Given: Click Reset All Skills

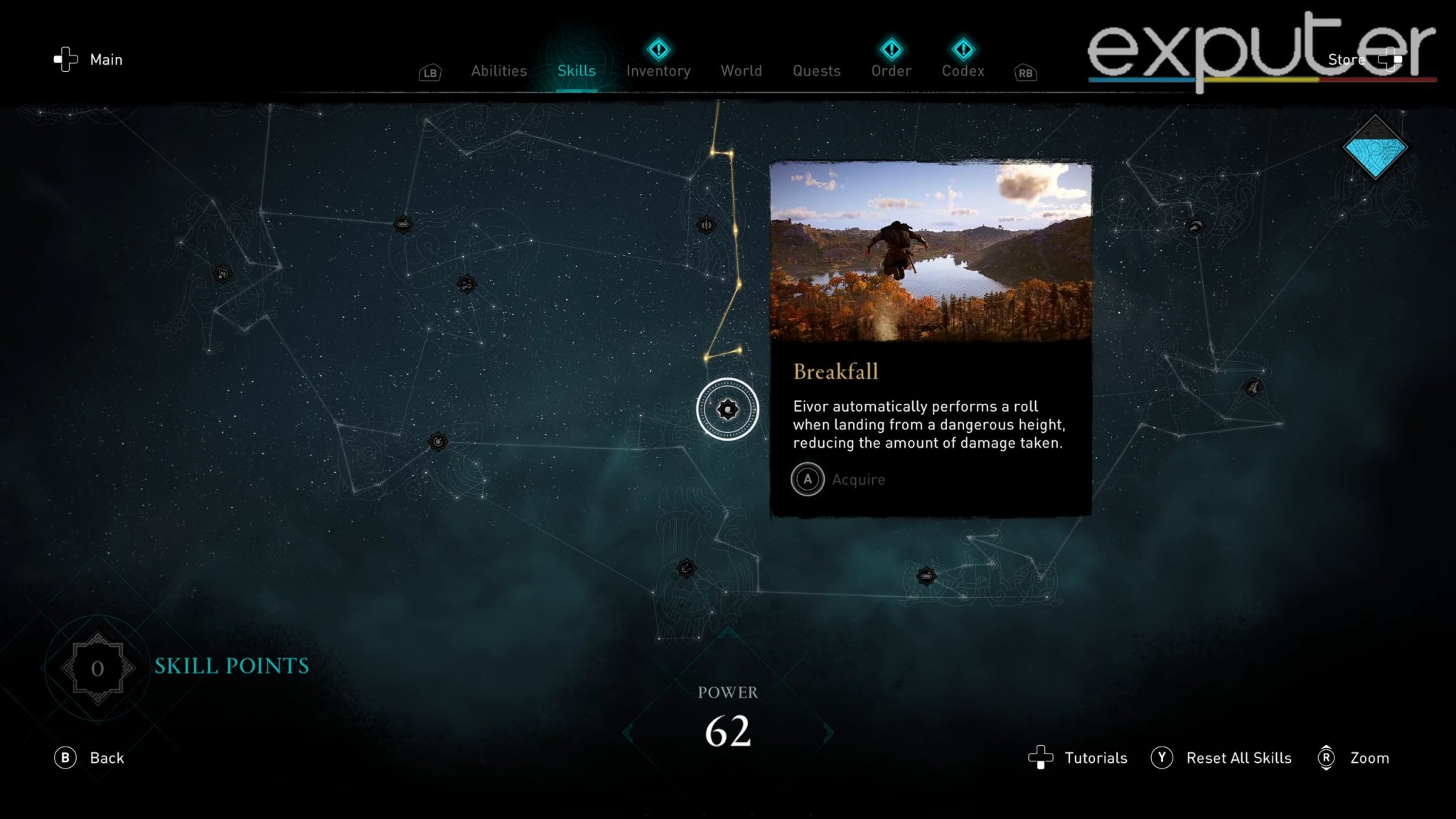Looking at the screenshot, I should click(1239, 758).
